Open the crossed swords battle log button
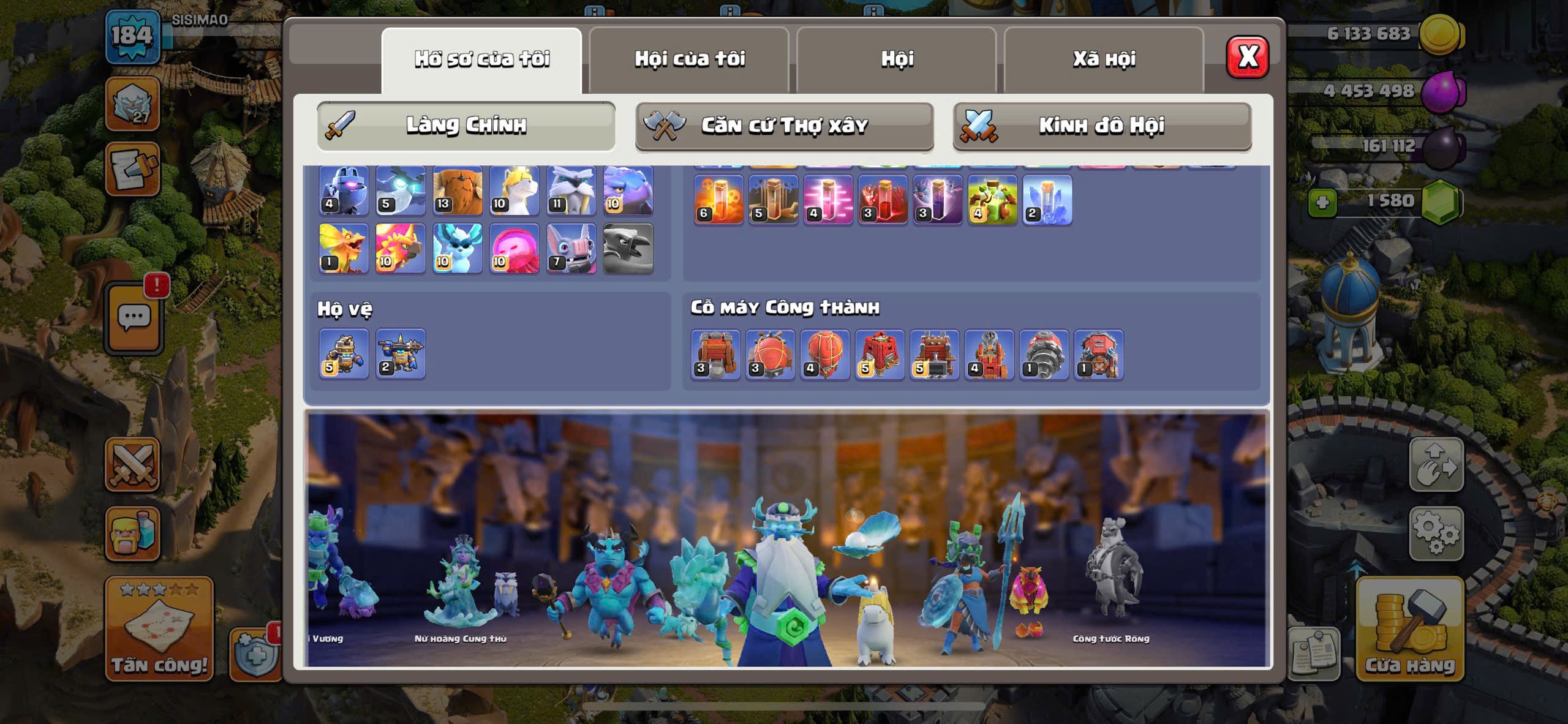Image resolution: width=1568 pixels, height=724 pixels. (132, 464)
